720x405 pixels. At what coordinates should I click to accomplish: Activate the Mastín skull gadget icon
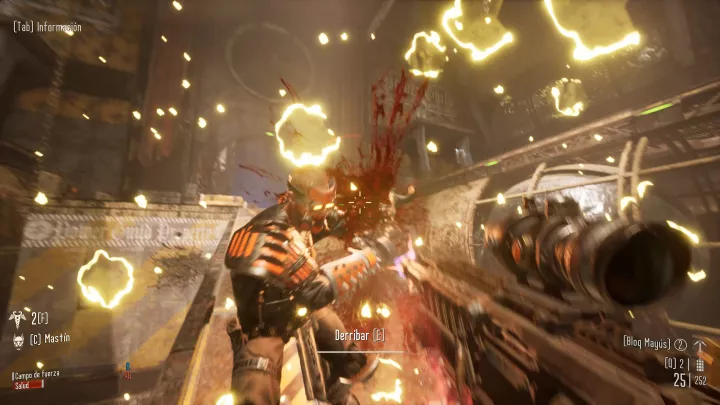pyautogui.click(x=17, y=340)
